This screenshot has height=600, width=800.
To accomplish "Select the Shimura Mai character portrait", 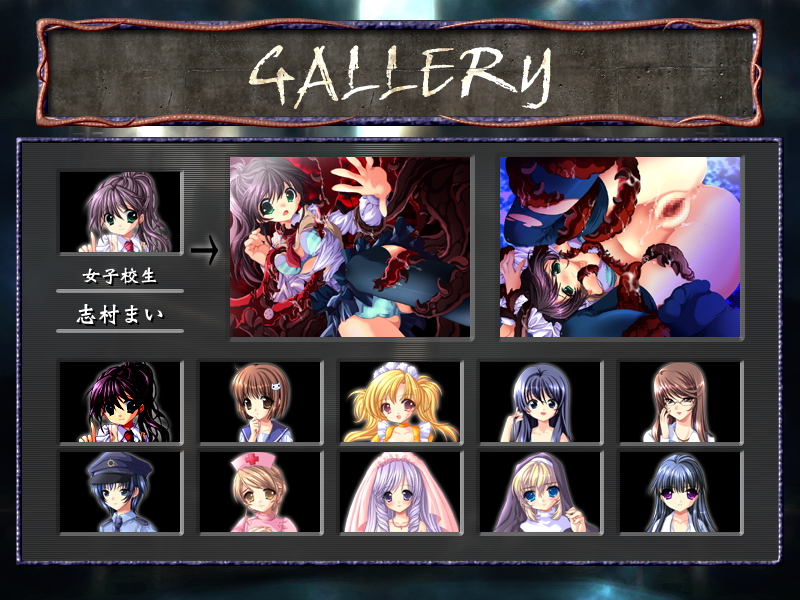I will (121, 212).
